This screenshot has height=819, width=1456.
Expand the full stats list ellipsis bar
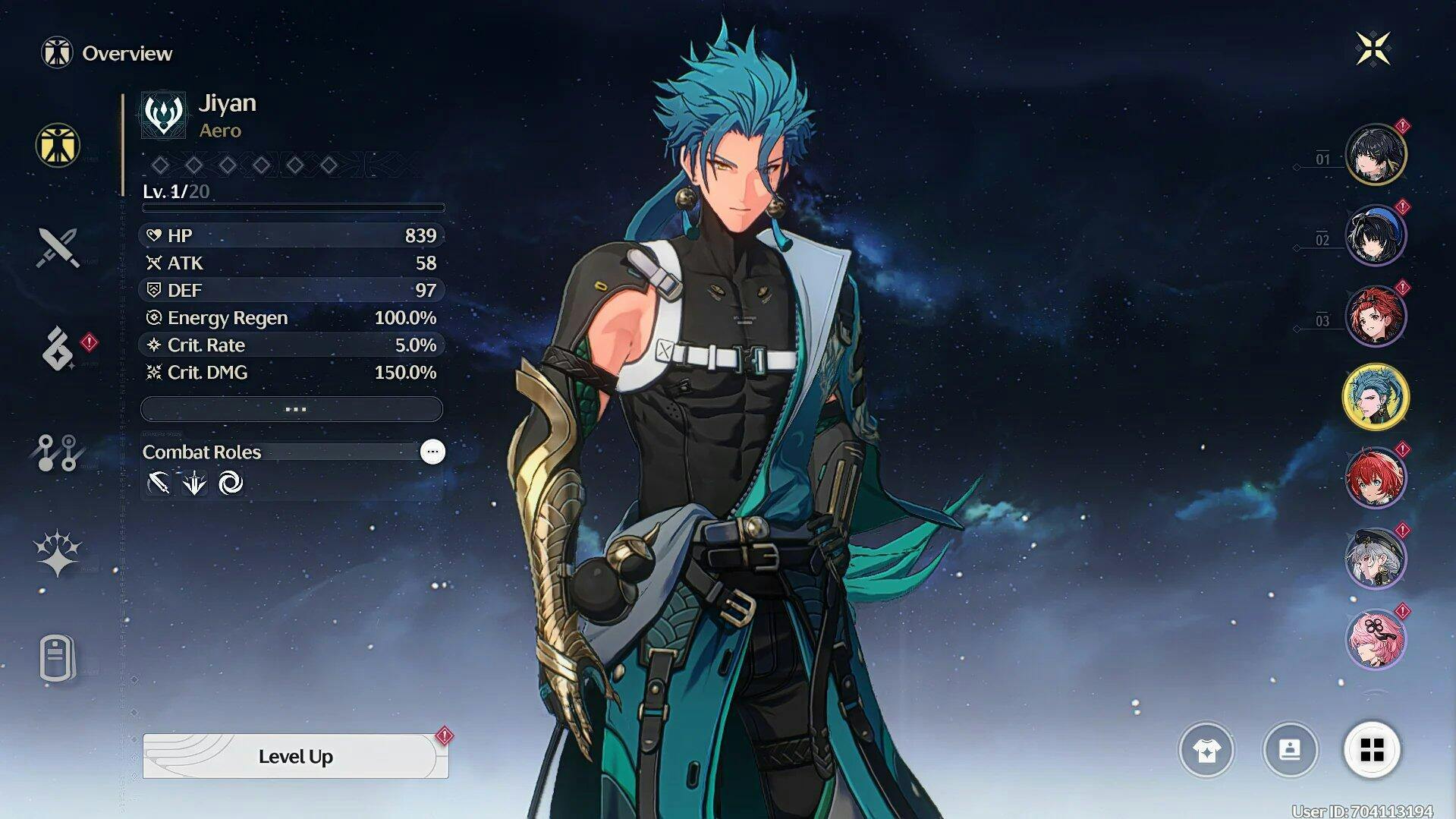pyautogui.click(x=292, y=409)
